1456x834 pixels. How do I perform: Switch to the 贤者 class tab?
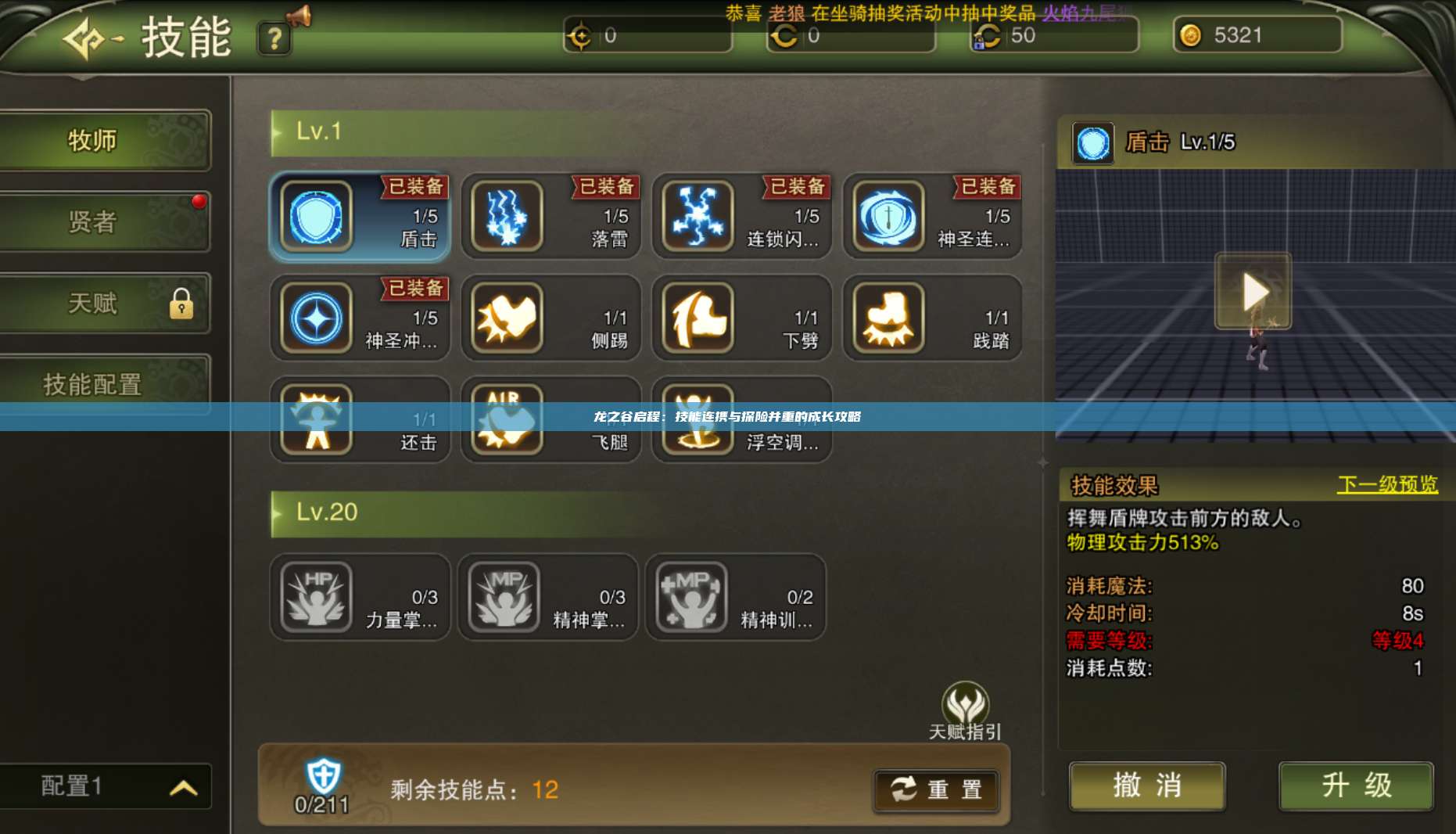click(x=106, y=223)
